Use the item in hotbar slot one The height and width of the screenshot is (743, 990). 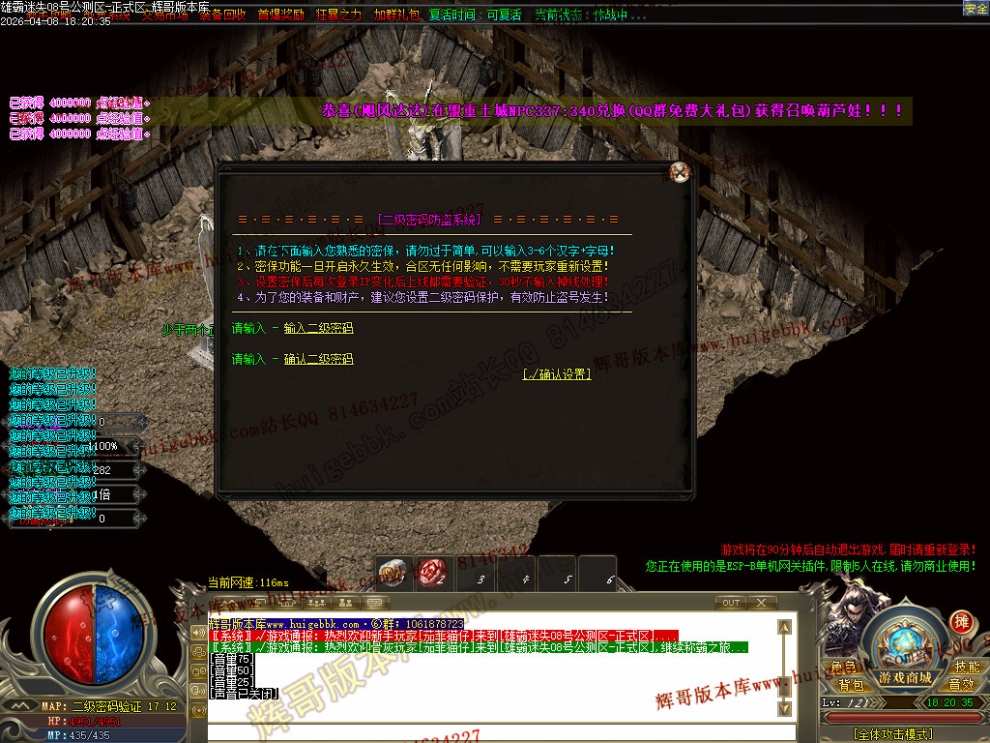394,573
